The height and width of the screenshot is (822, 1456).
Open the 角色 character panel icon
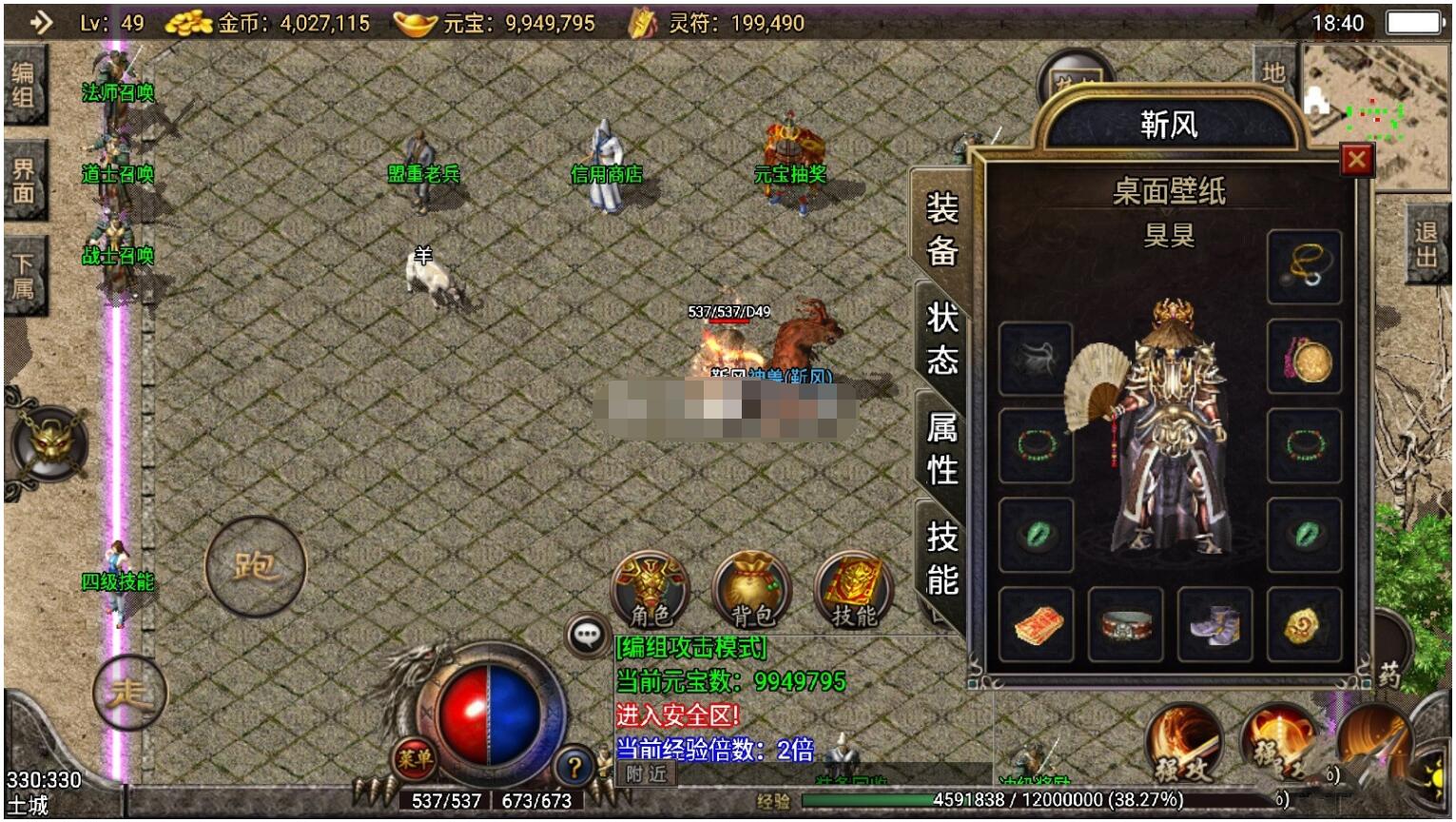pyautogui.click(x=650, y=587)
